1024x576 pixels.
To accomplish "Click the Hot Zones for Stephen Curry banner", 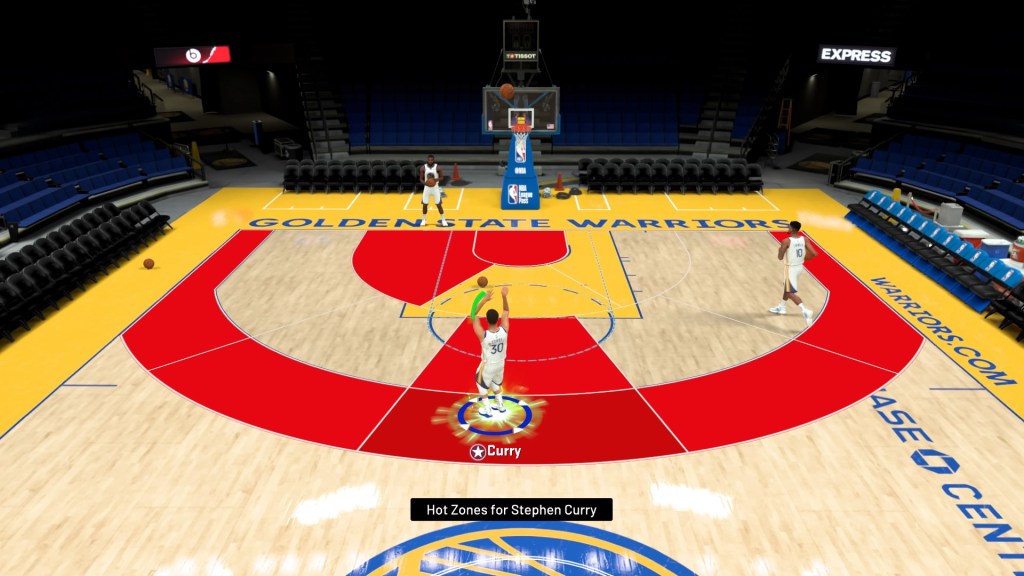I will click(511, 510).
